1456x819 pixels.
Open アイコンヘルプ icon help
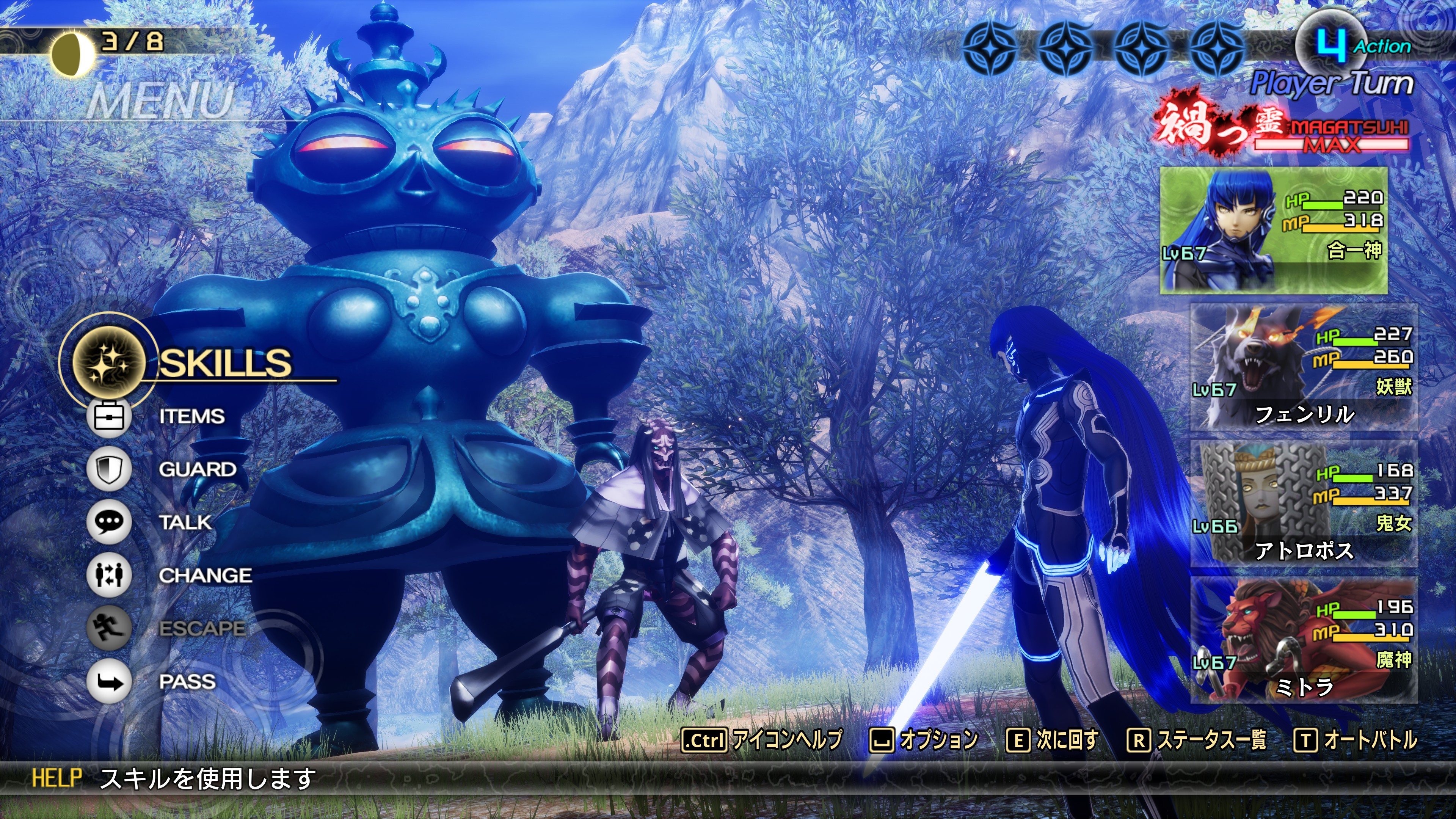tap(762, 740)
